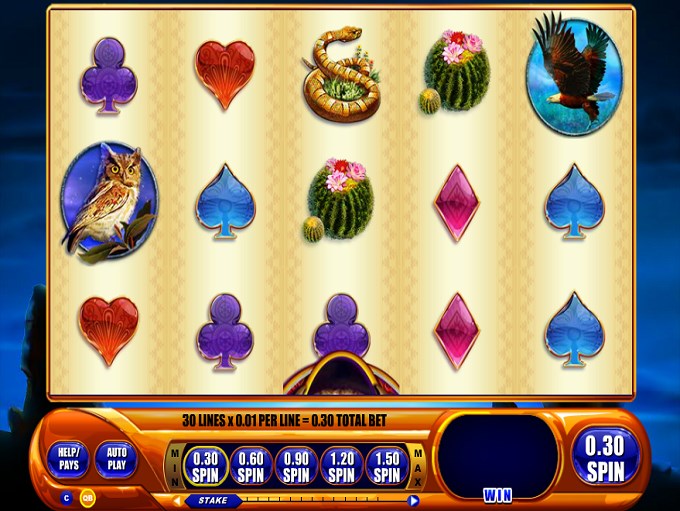Start Auto Play mode
Image resolution: width=680 pixels, height=511 pixels.
pyautogui.click(x=118, y=459)
